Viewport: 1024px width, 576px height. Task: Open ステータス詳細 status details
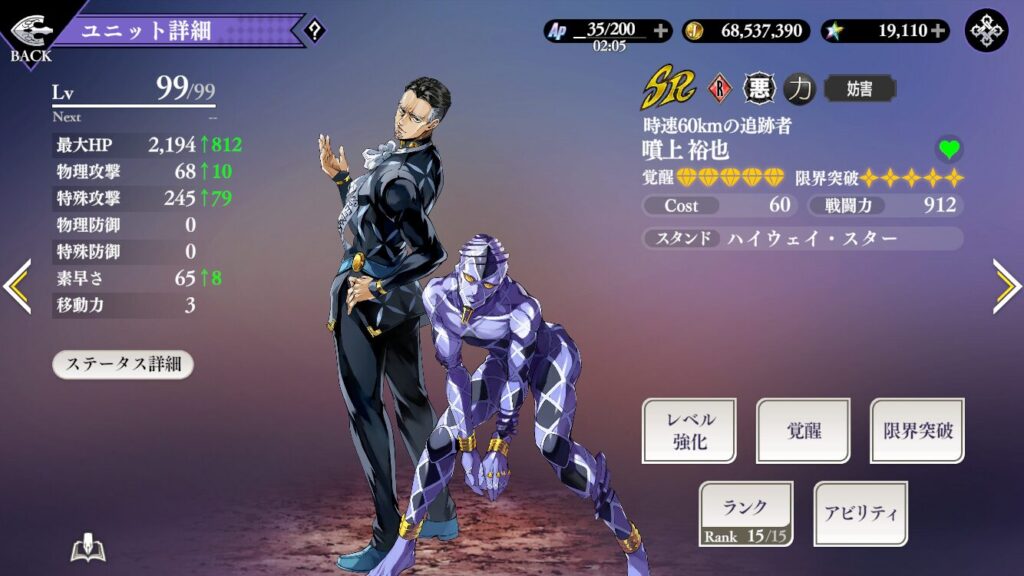pyautogui.click(x=123, y=364)
